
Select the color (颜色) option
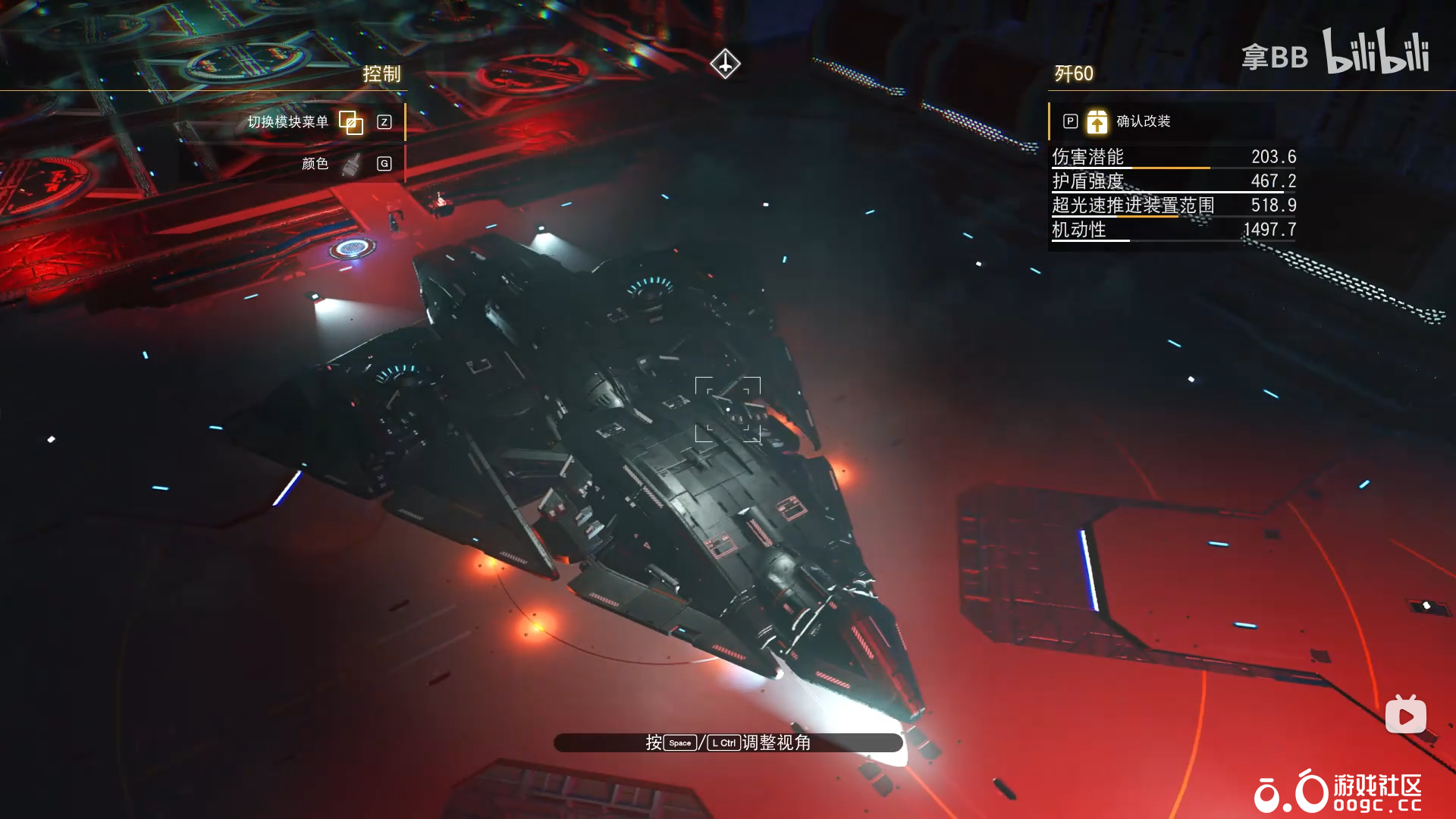click(x=315, y=164)
